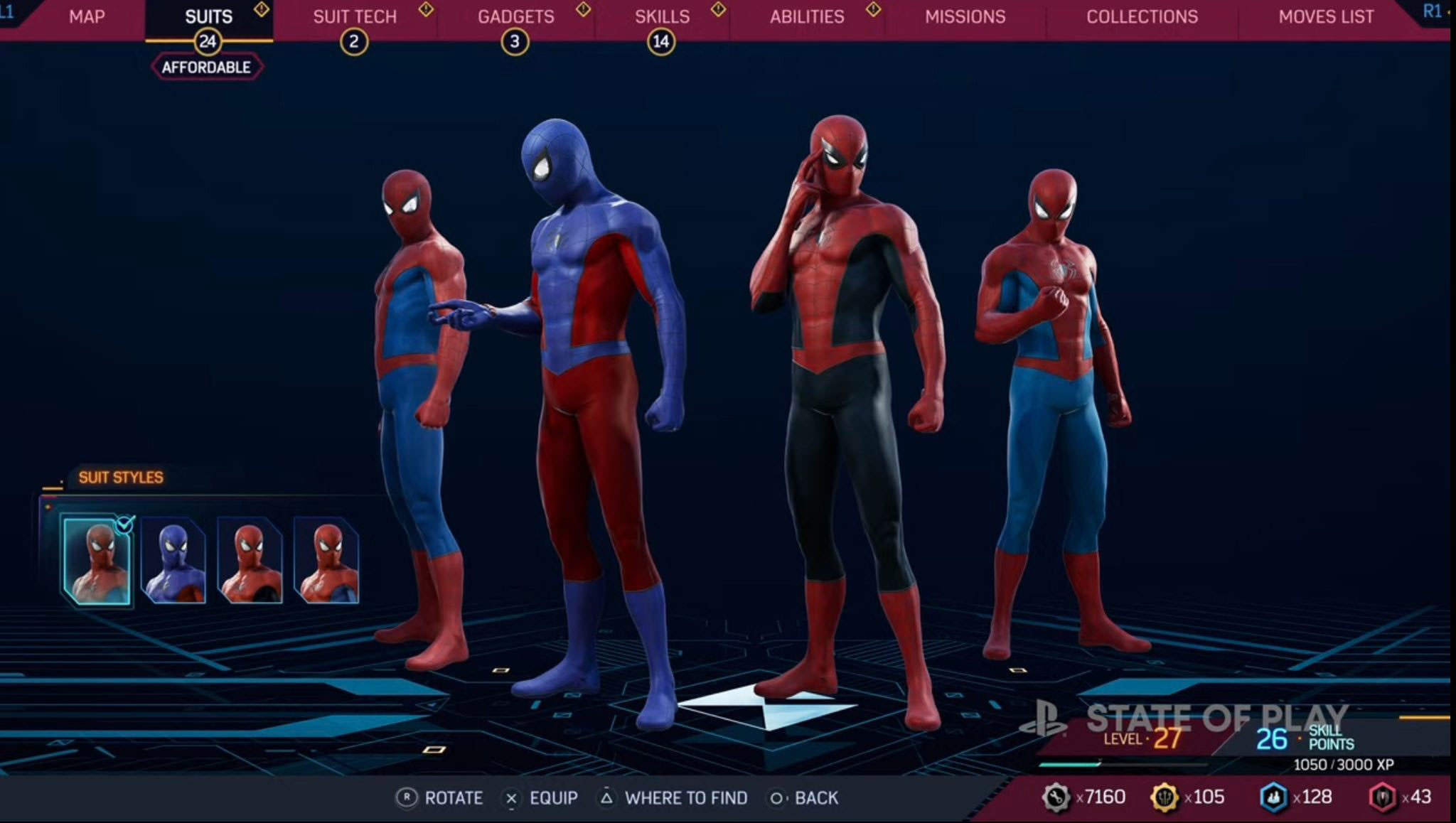Show the Abilities tab
Viewport: 1456px width, 823px height.
(x=807, y=17)
